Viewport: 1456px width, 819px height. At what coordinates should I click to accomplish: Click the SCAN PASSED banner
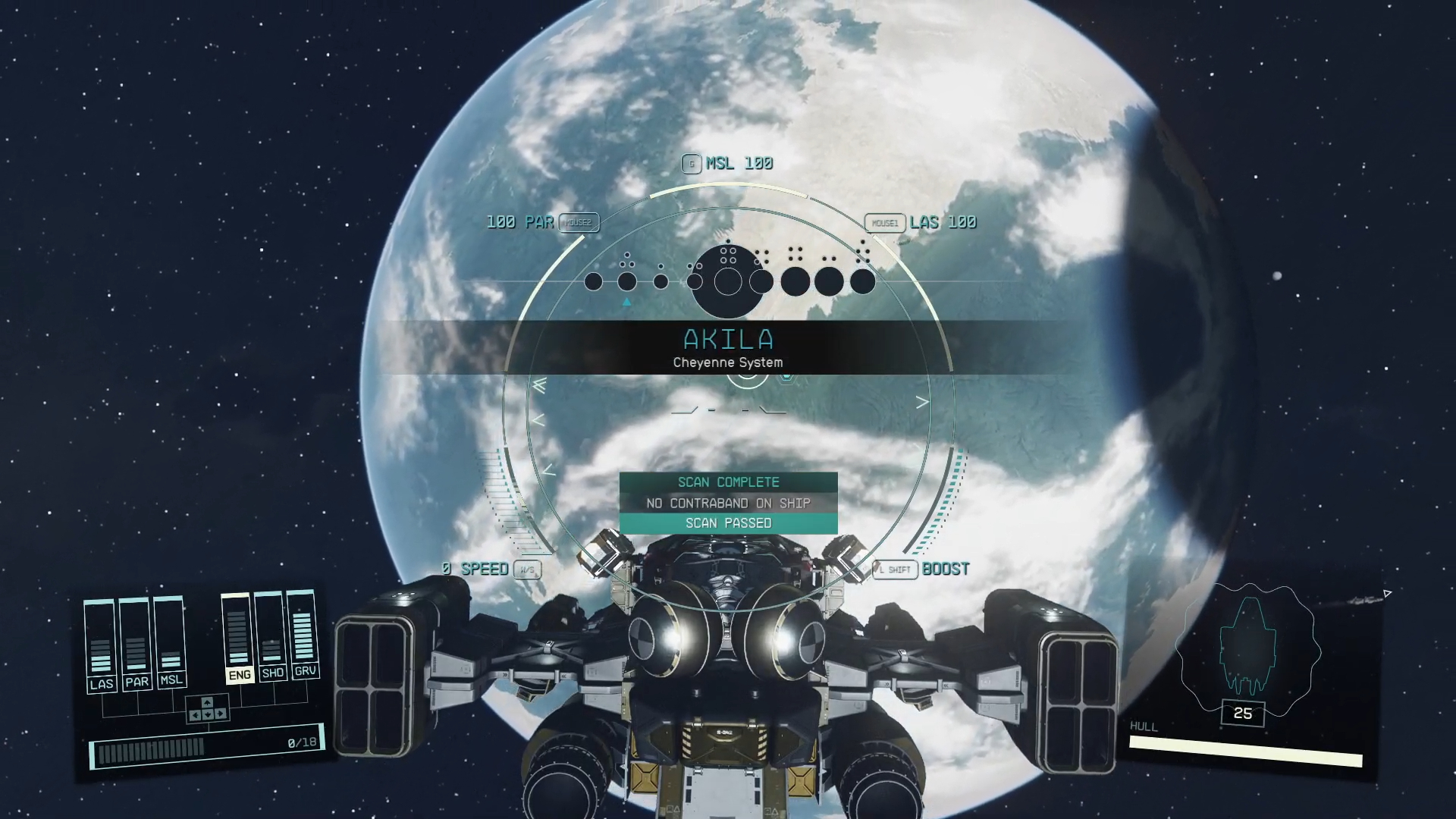pyautogui.click(x=728, y=522)
